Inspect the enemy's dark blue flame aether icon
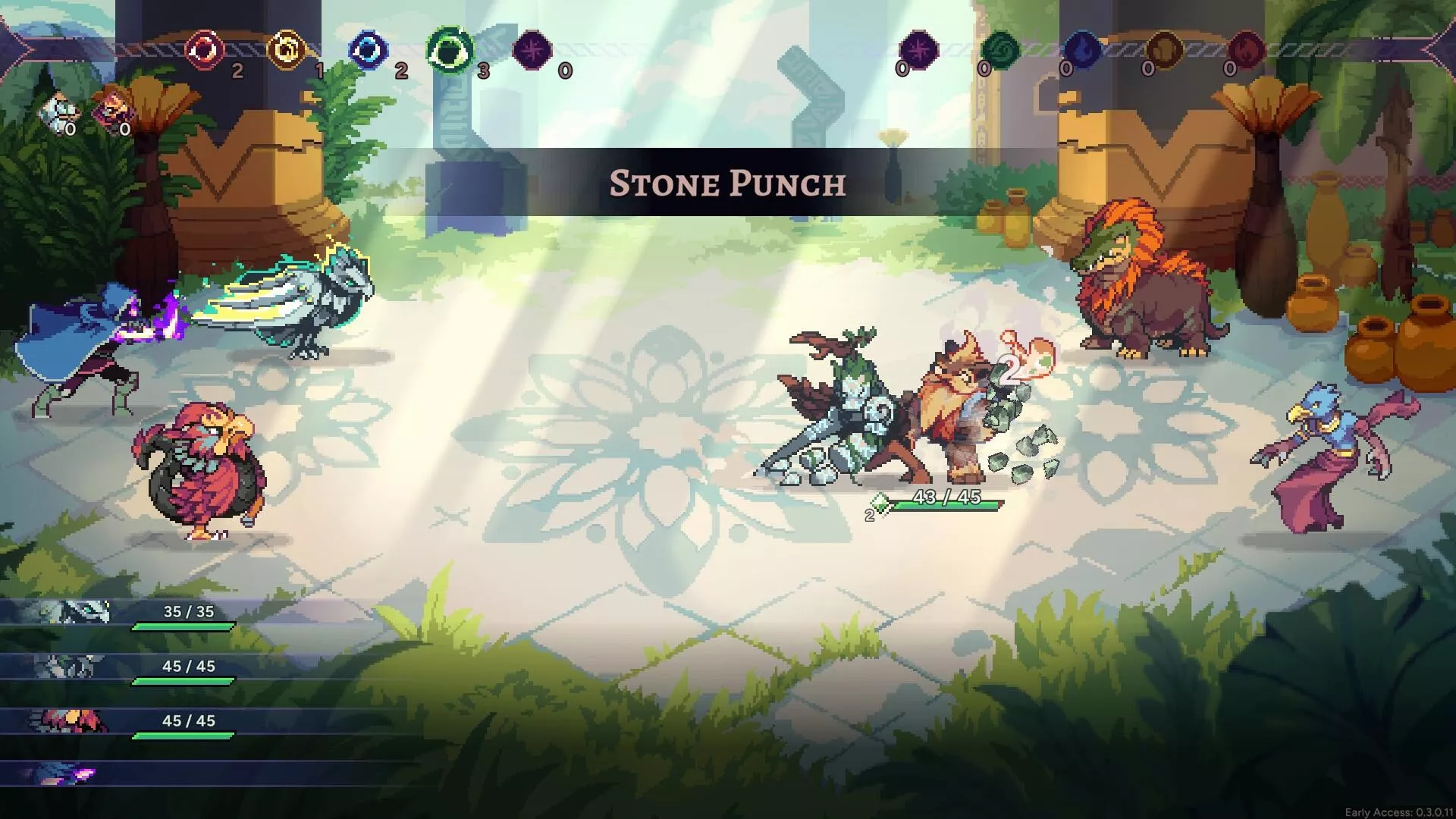Image resolution: width=1456 pixels, height=819 pixels. tap(1082, 50)
